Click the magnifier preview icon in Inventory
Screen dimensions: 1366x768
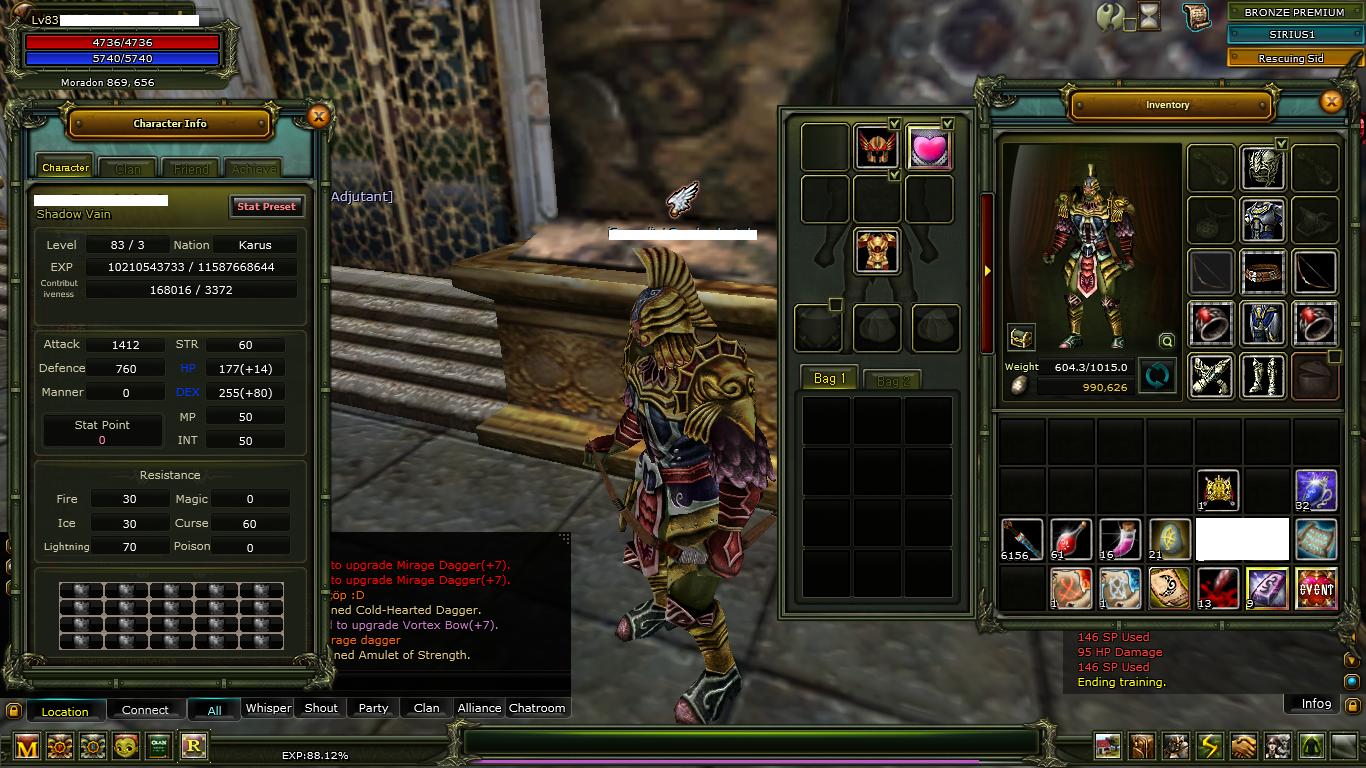1167,341
